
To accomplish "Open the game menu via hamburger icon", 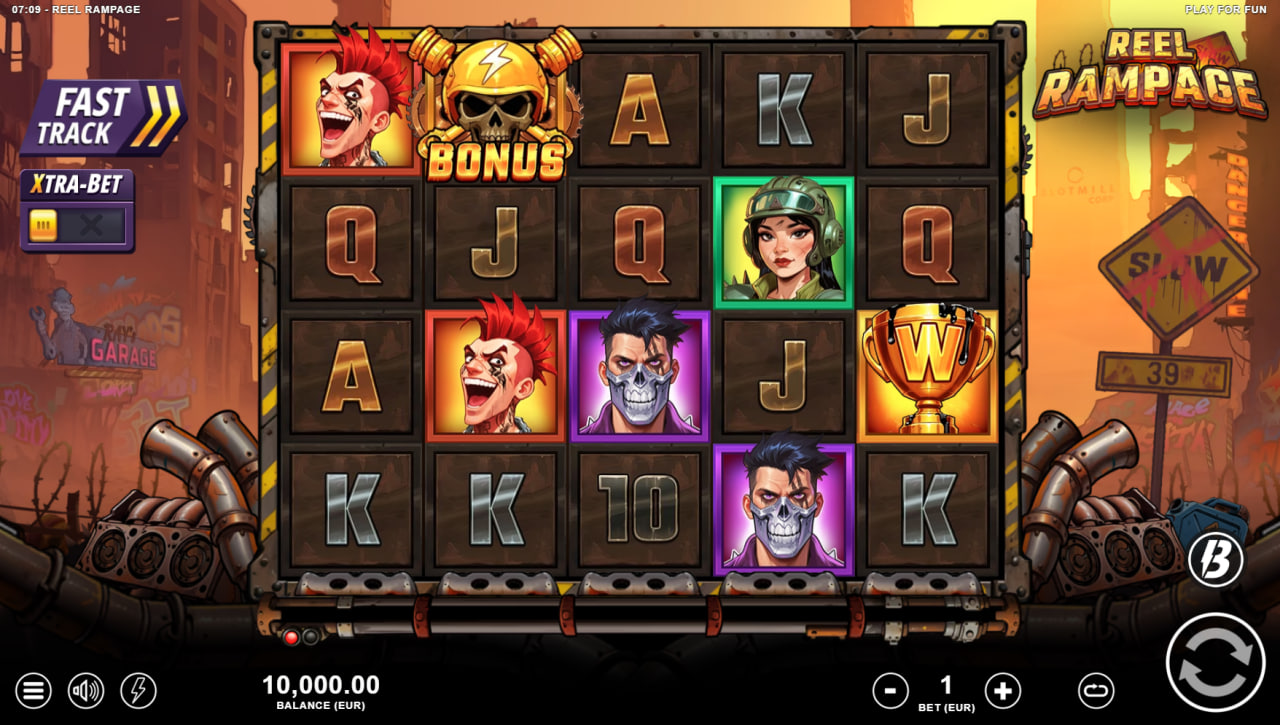I will pos(33,690).
